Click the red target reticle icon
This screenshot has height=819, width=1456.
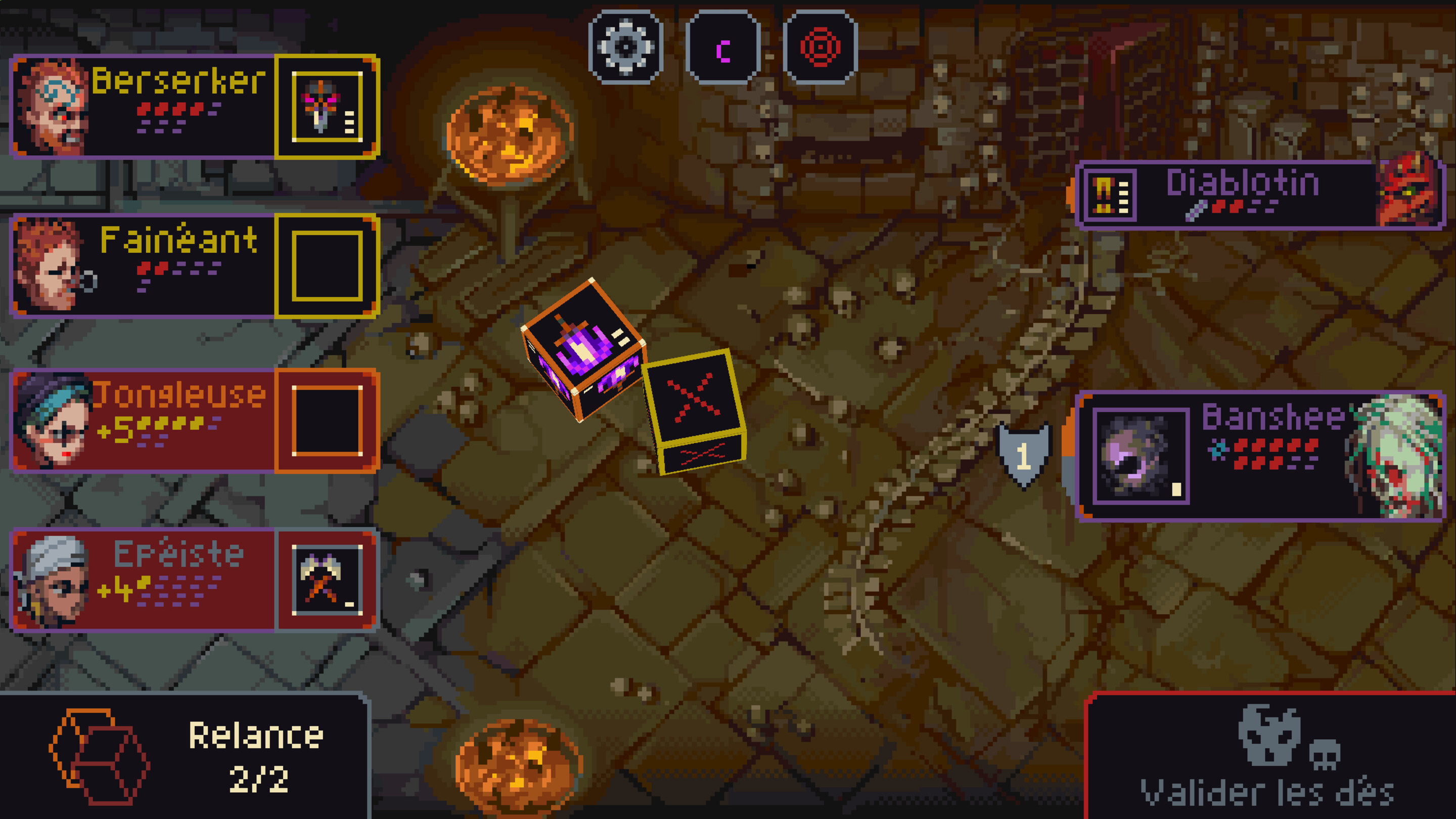[820, 47]
